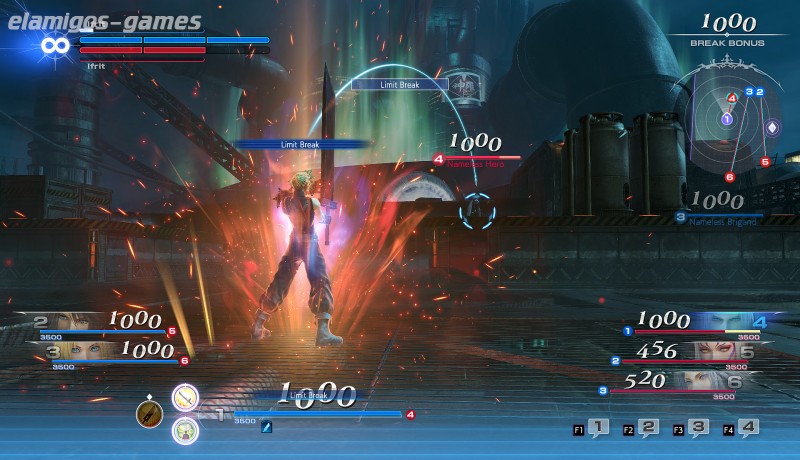Use the white sword EX skill icon
Screen dimensions: 800x460
click(185, 398)
